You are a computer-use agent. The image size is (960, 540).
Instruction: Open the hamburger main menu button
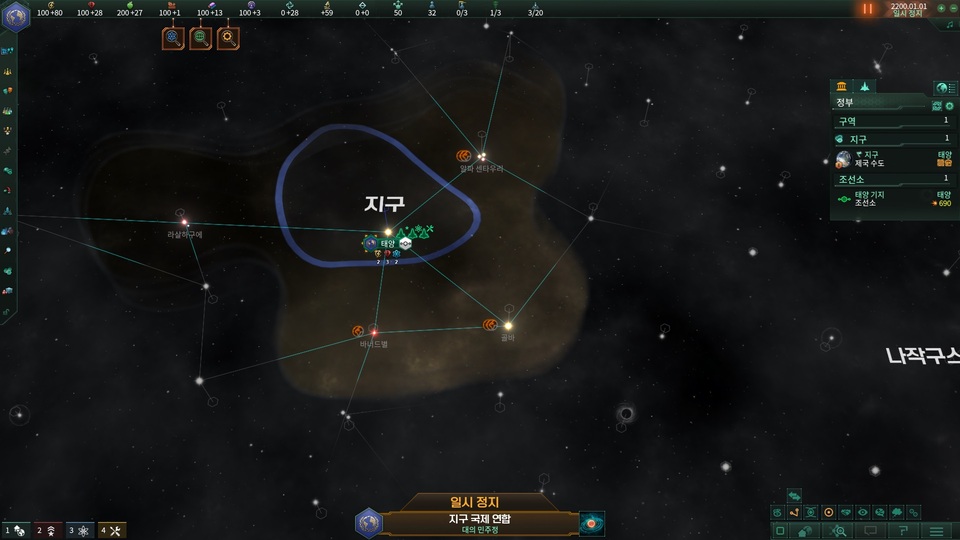point(937,530)
